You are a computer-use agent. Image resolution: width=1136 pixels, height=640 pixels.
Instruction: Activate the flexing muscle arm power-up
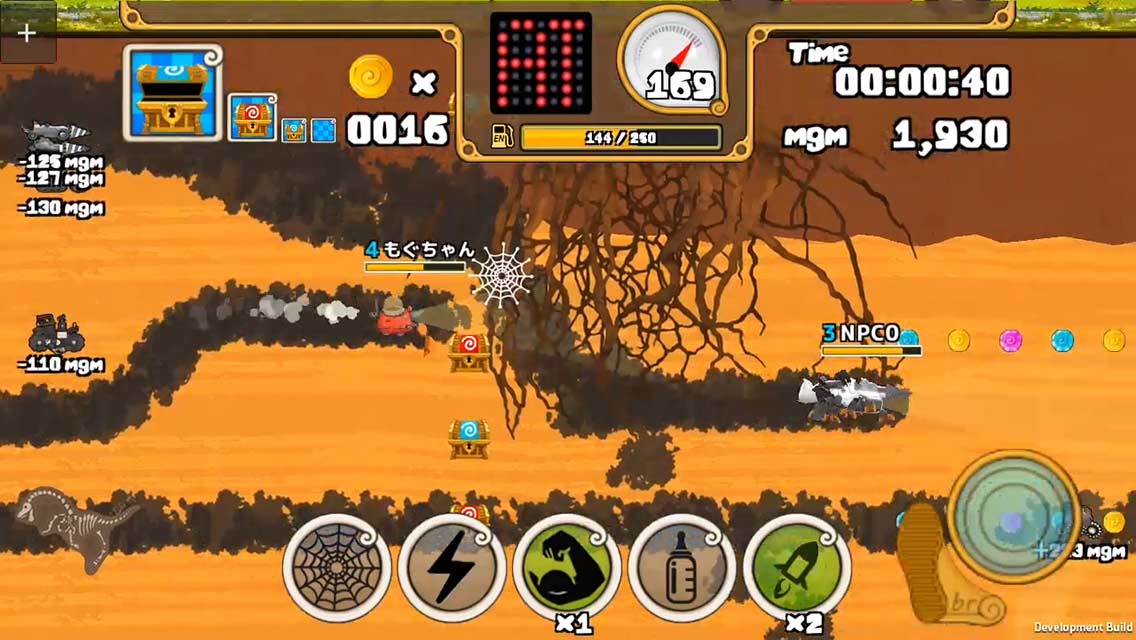pyautogui.click(x=567, y=566)
